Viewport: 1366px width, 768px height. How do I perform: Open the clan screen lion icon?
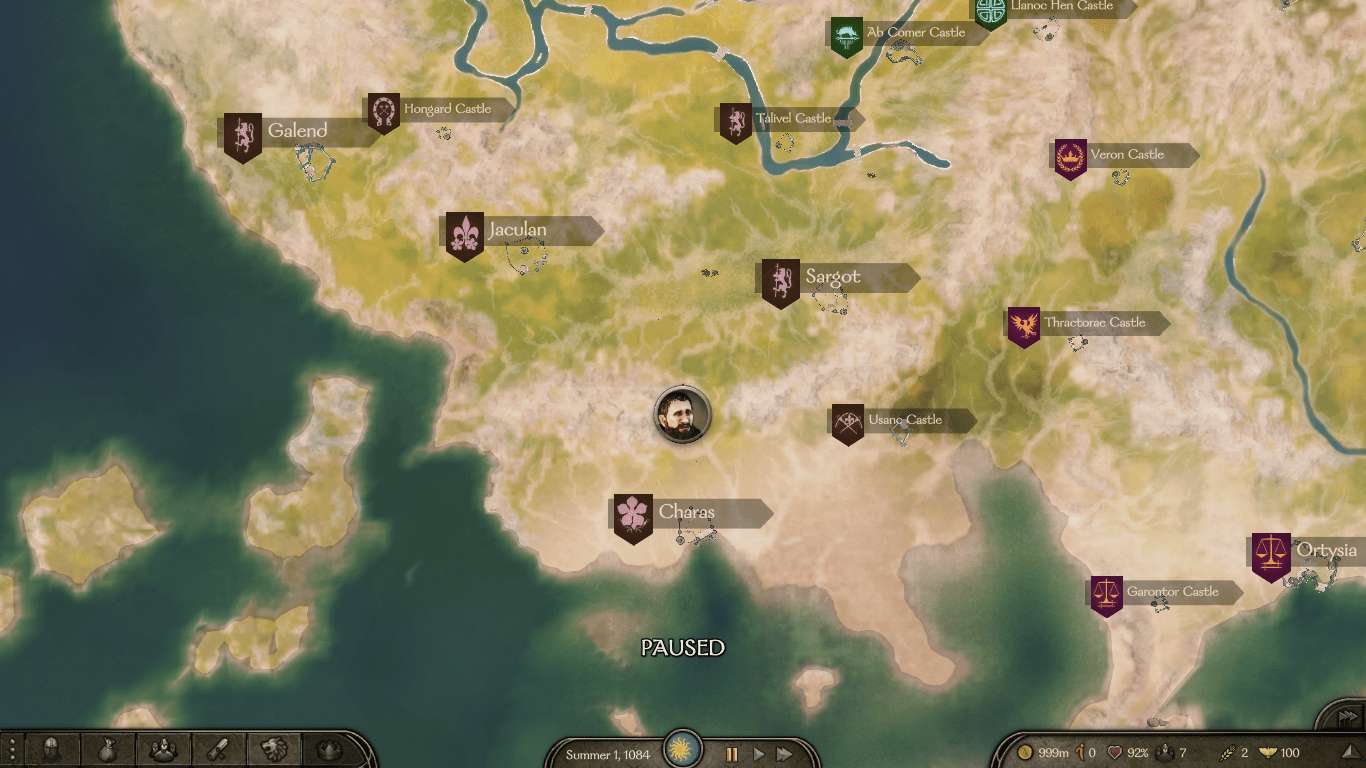coord(273,750)
